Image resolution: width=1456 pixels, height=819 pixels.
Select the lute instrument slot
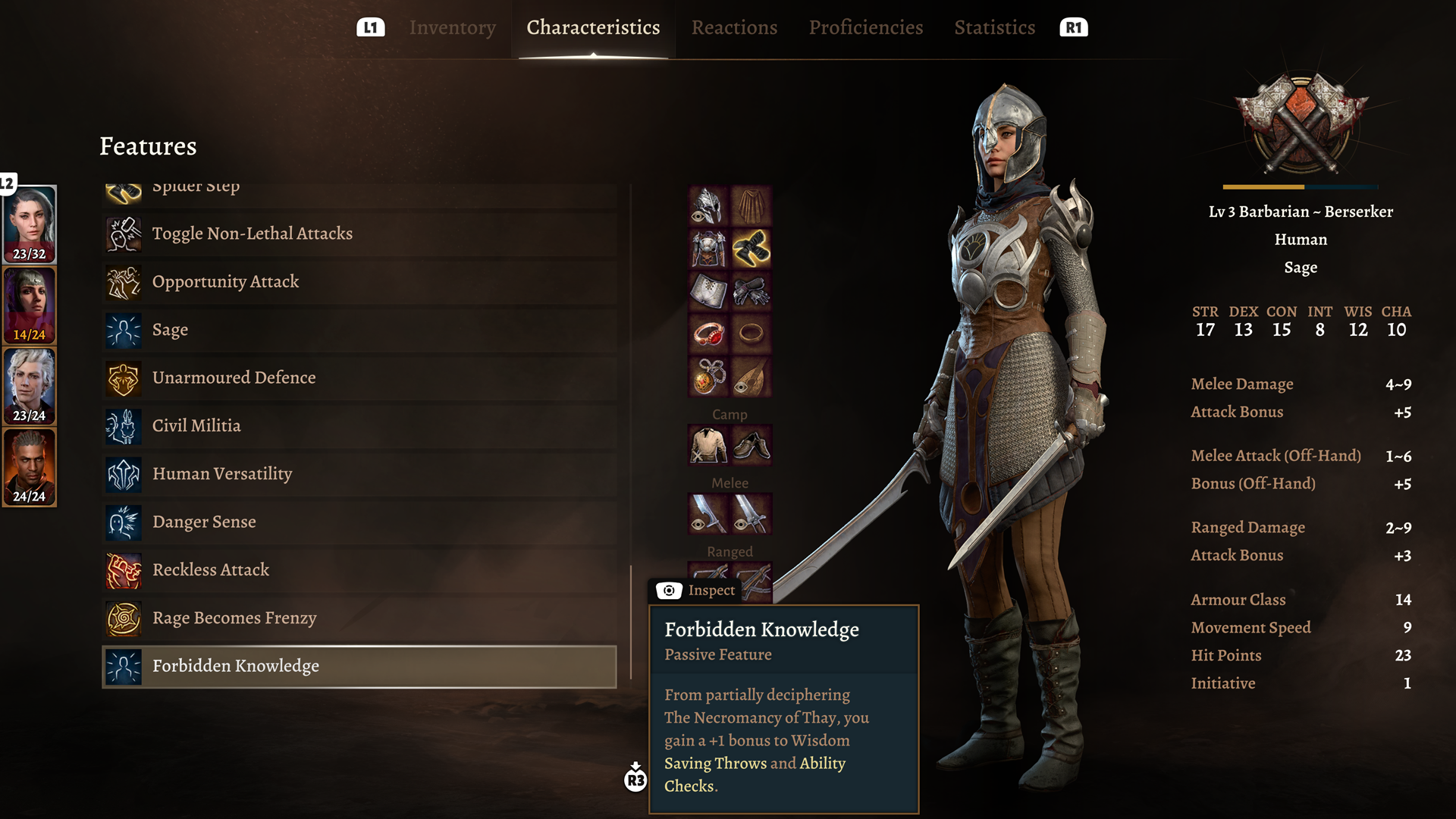click(752, 377)
